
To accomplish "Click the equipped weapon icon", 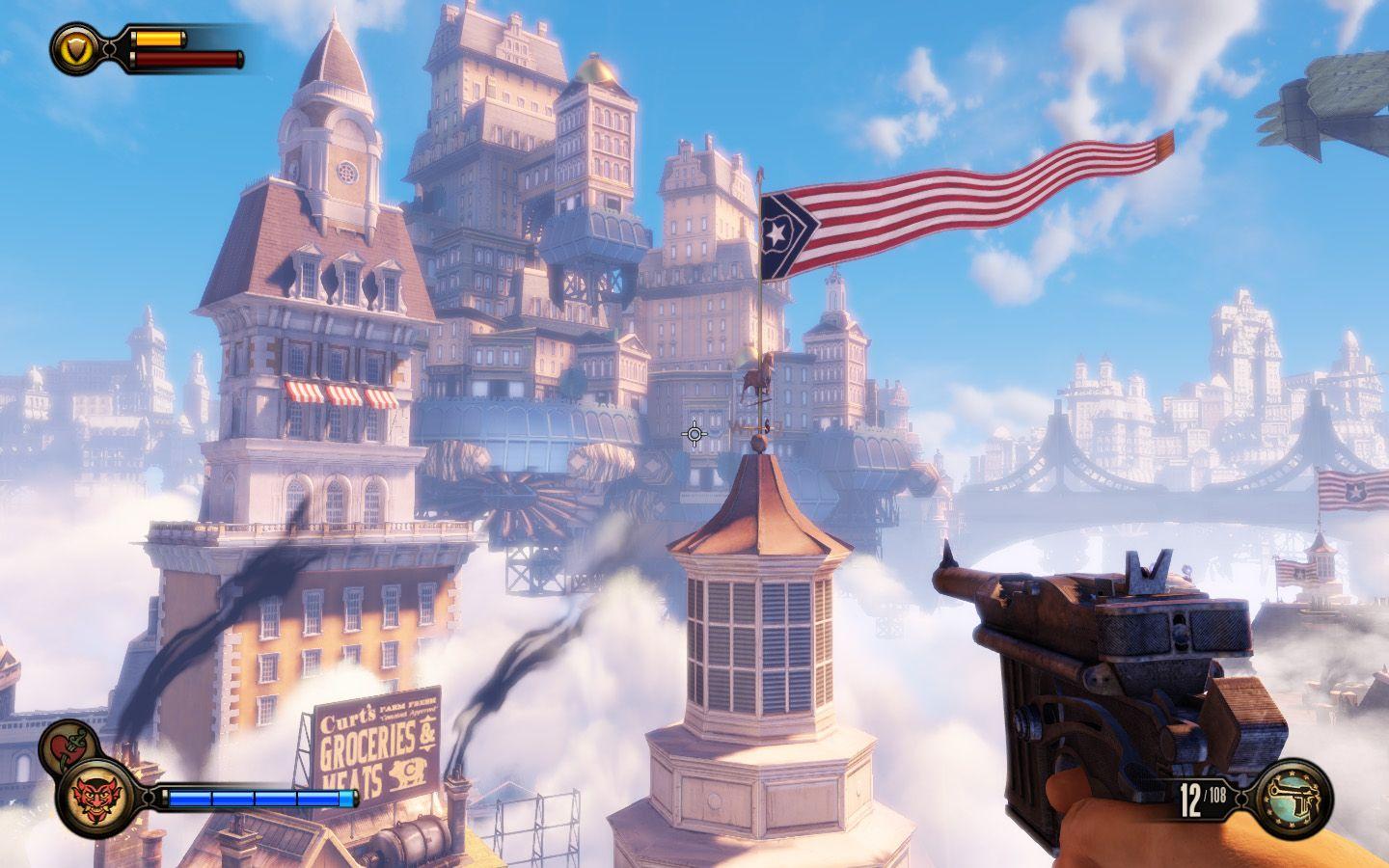I will pyautogui.click(x=1294, y=797).
